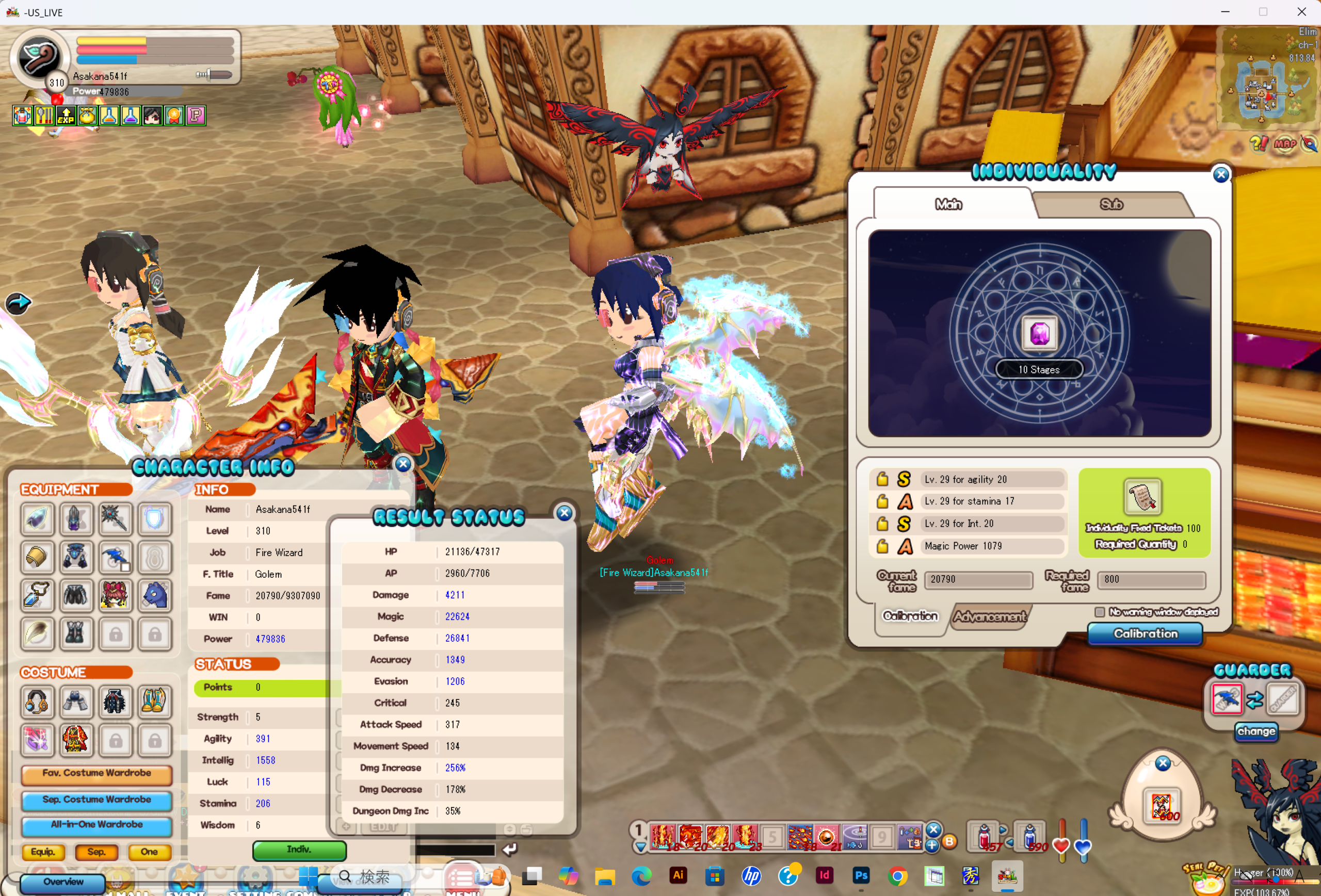Open the Fav. Costume Wardrobe

[x=96, y=773]
